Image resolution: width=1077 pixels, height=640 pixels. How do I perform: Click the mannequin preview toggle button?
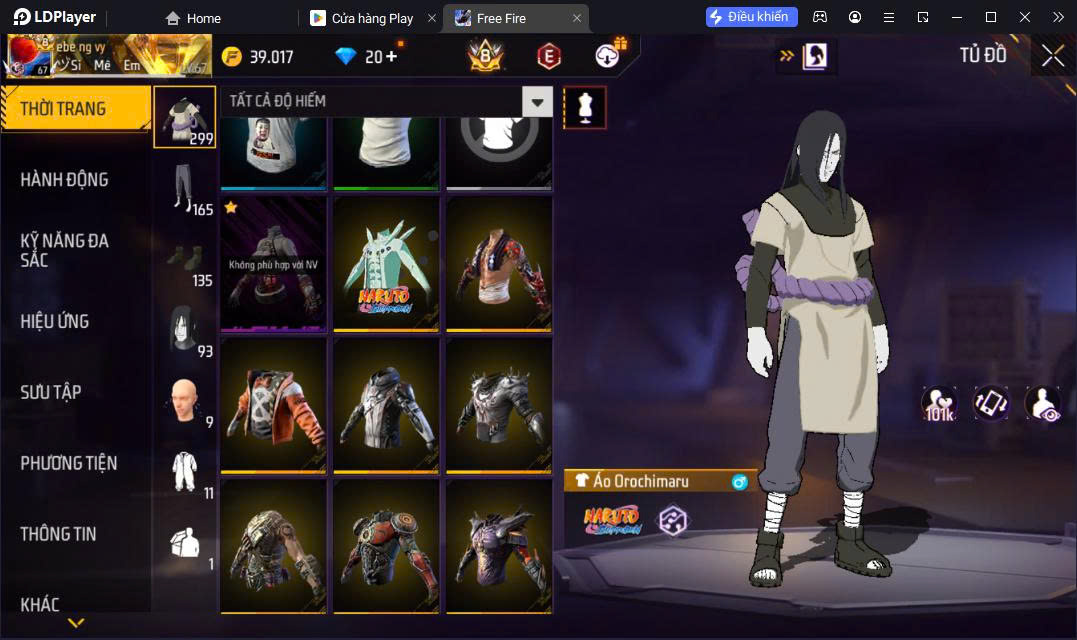tap(585, 107)
